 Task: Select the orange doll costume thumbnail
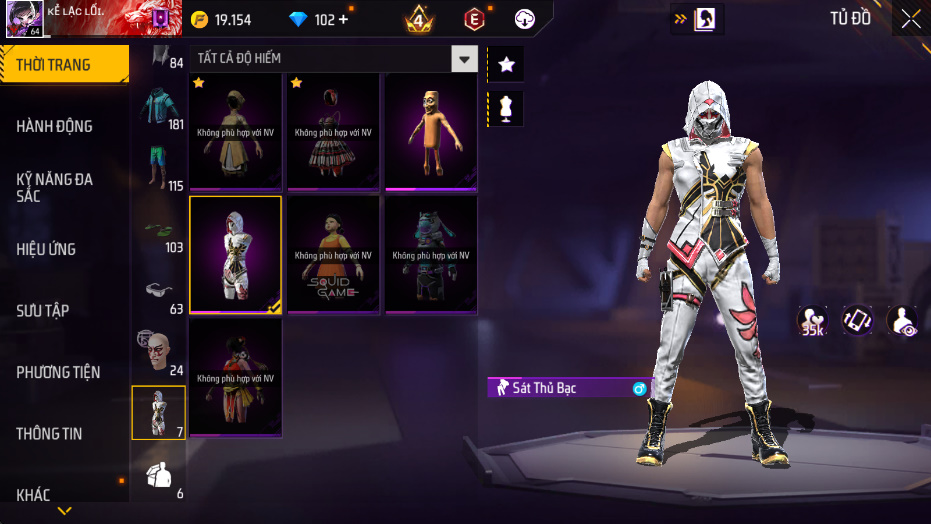click(430, 131)
